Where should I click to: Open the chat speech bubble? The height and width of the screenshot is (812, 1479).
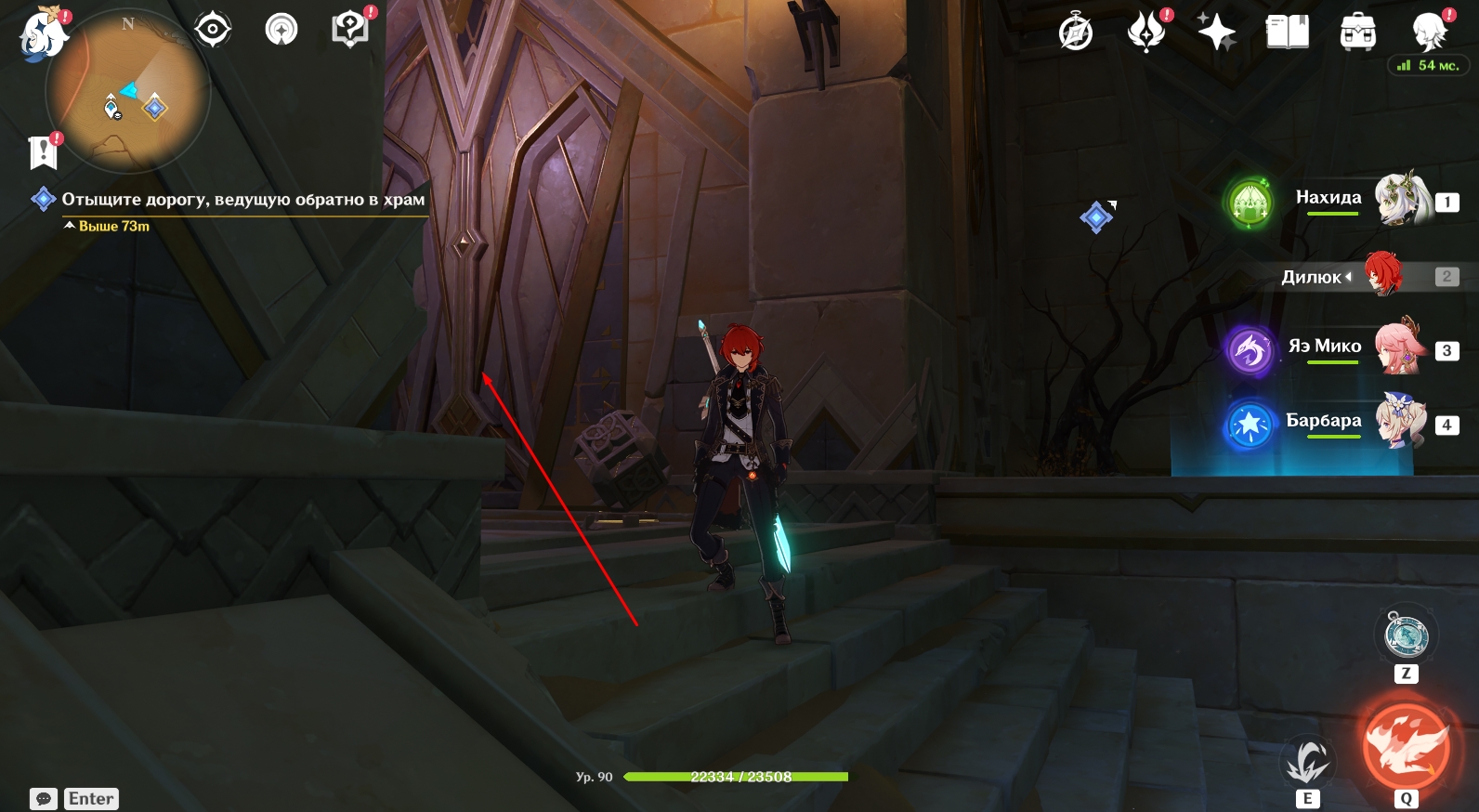click(x=44, y=799)
